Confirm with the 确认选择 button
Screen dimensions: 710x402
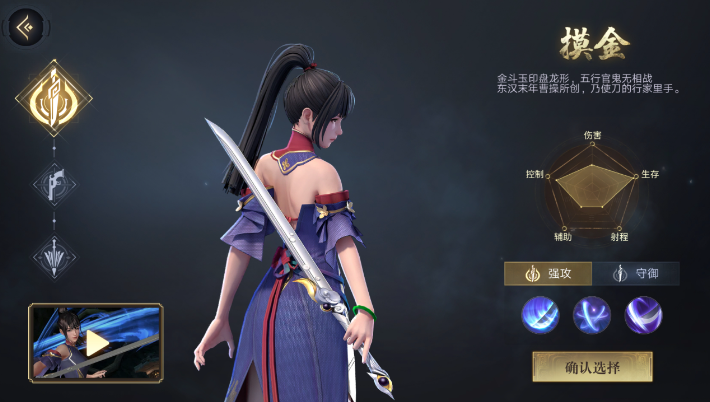pos(592,367)
